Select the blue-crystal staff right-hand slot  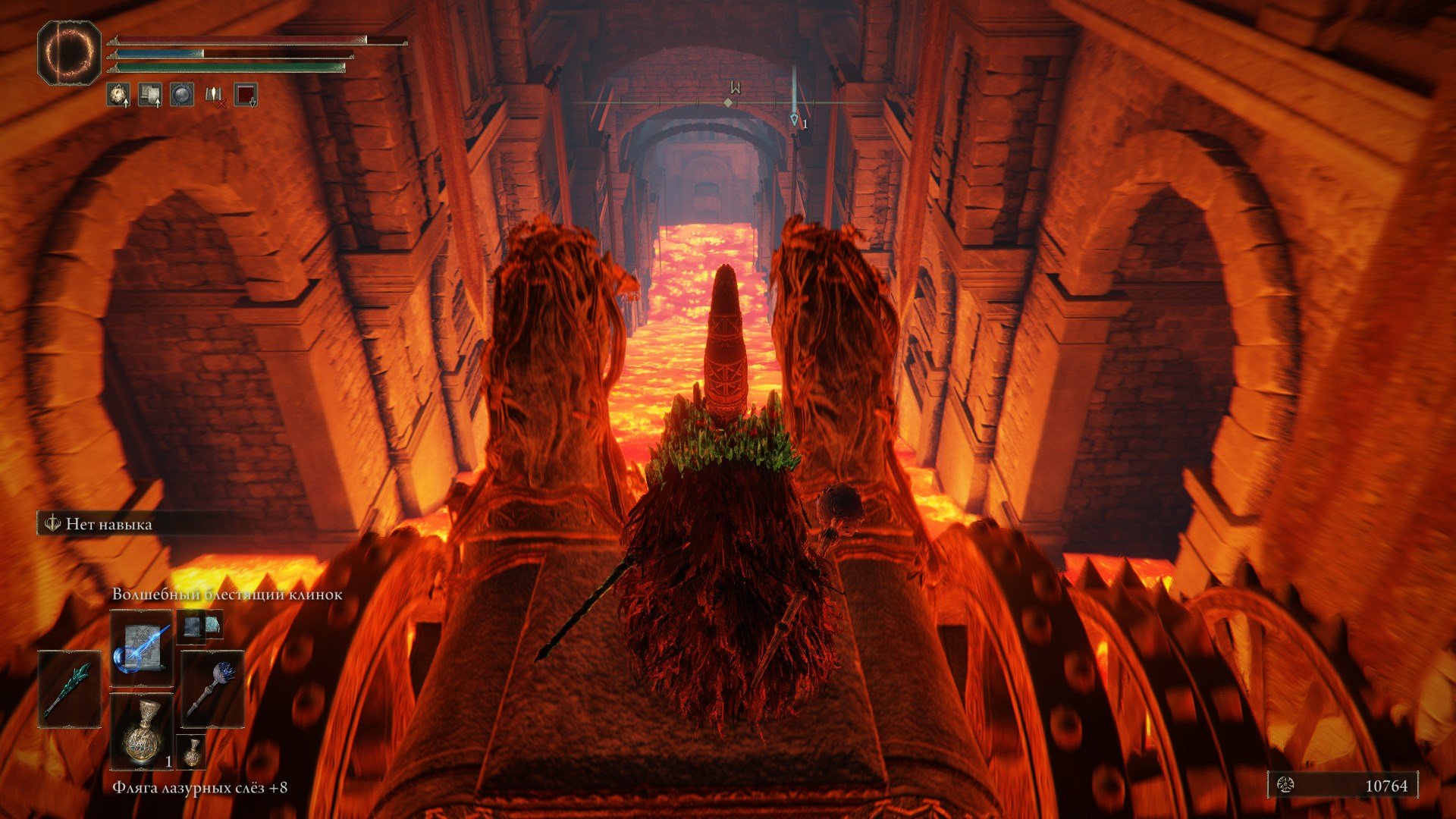click(x=212, y=689)
